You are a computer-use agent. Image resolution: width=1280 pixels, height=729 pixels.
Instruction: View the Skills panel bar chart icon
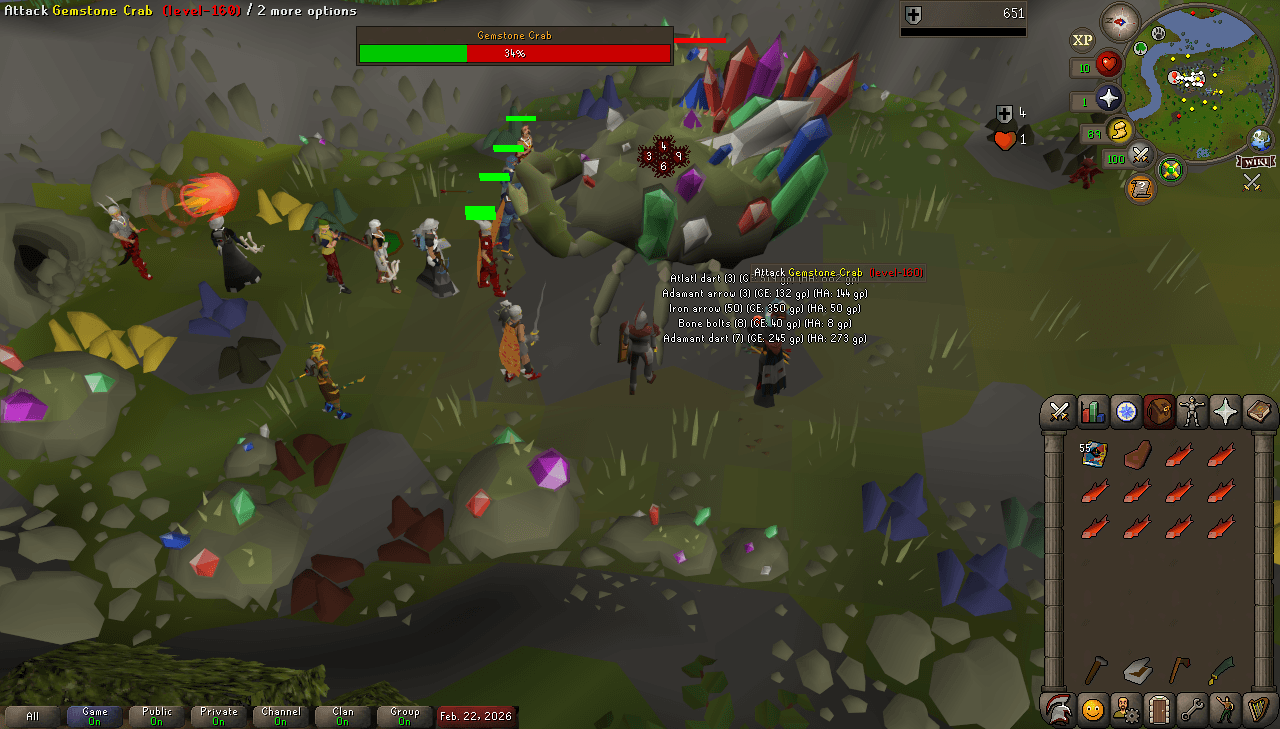click(1092, 412)
